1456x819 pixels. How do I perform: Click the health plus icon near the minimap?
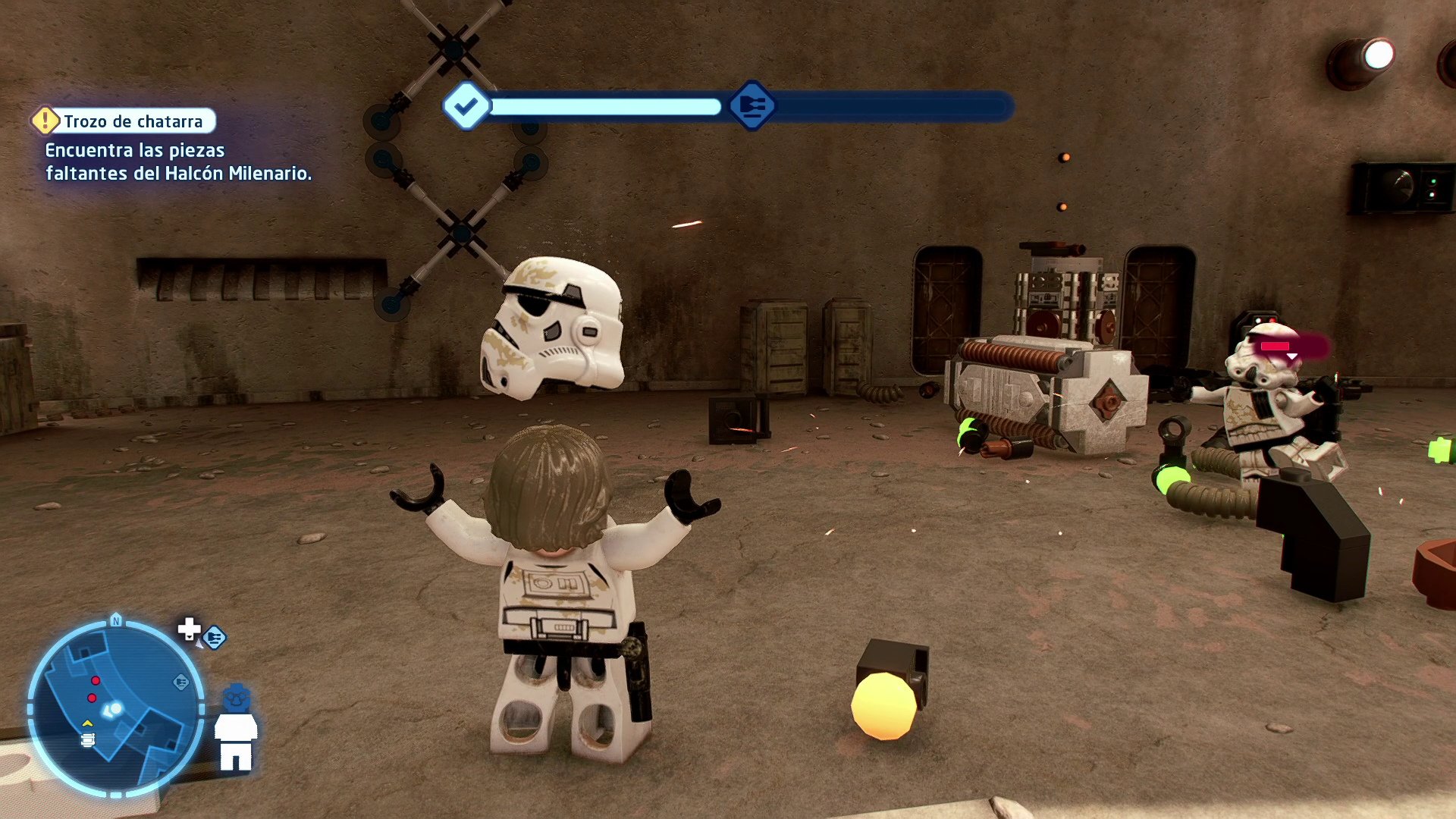(x=190, y=630)
